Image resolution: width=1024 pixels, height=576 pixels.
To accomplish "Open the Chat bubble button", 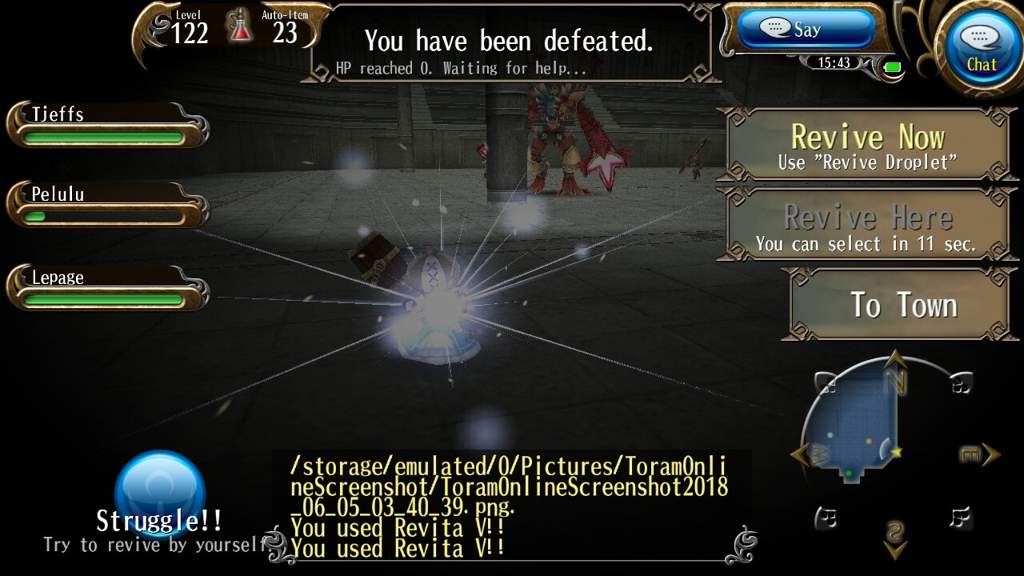I will tap(980, 46).
